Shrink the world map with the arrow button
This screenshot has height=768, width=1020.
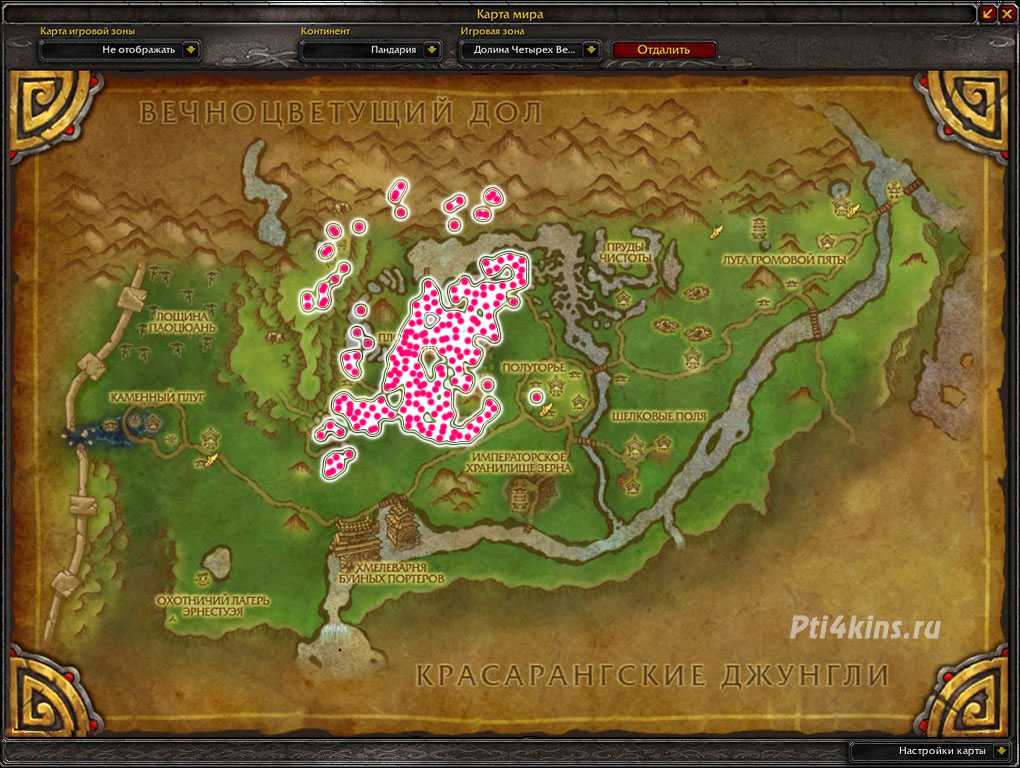987,13
